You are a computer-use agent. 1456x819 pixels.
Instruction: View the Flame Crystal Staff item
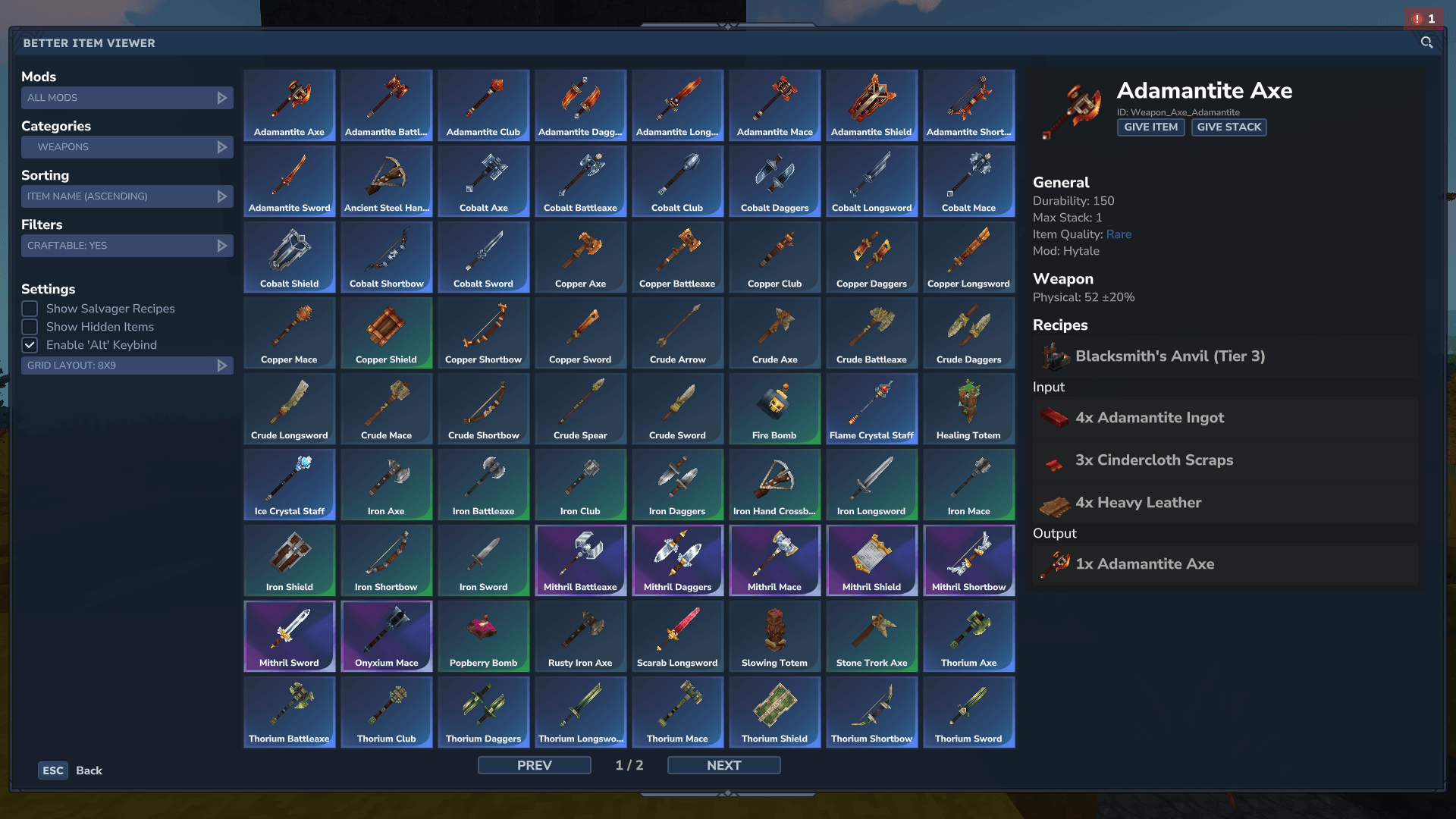pos(871,408)
